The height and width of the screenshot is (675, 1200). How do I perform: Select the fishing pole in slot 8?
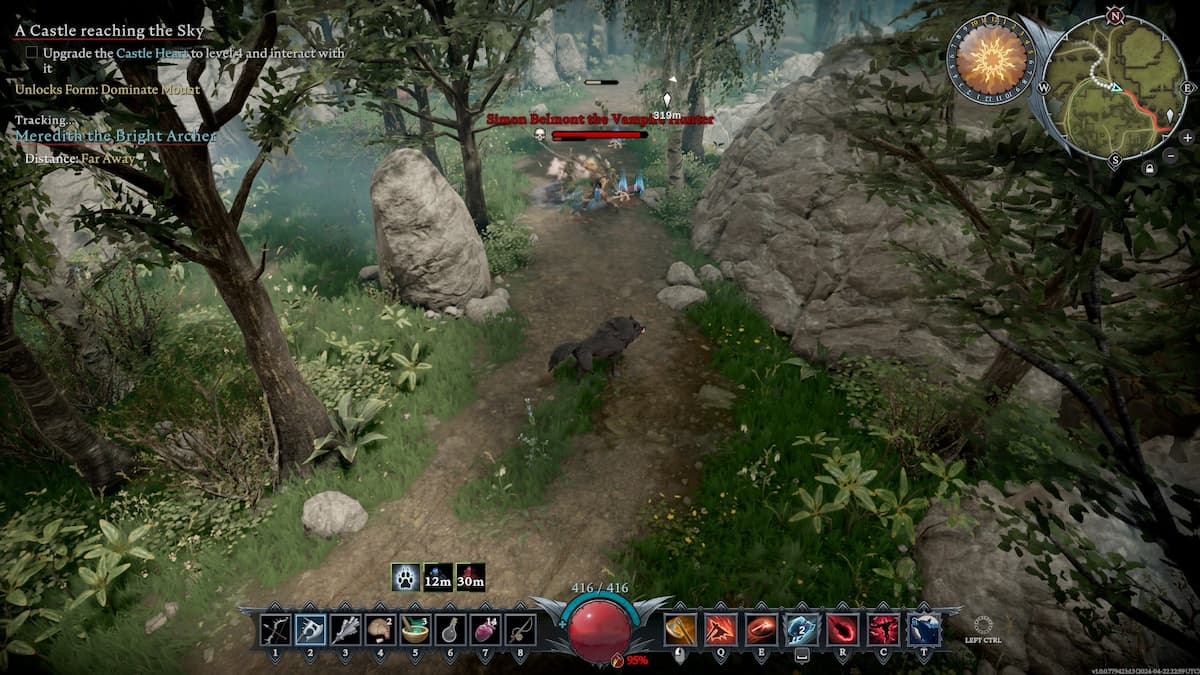click(x=520, y=629)
